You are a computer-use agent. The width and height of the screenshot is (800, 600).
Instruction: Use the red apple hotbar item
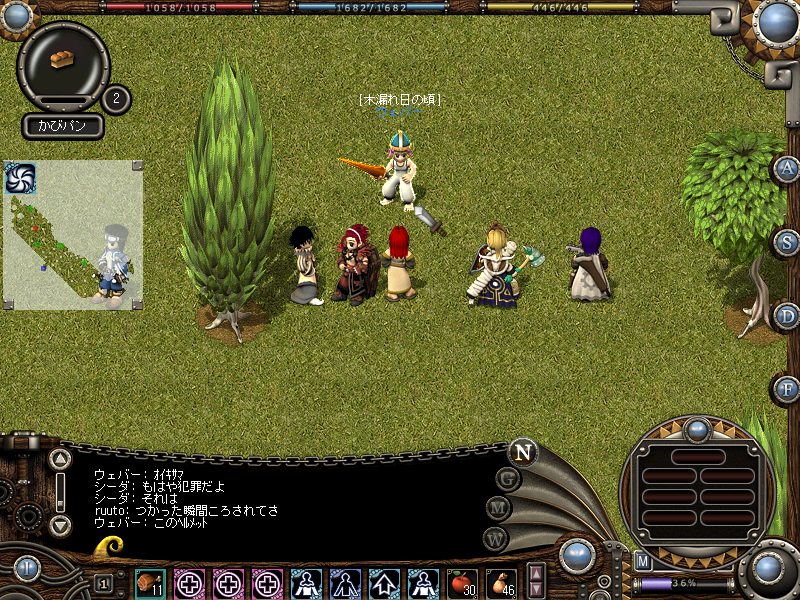click(461, 583)
